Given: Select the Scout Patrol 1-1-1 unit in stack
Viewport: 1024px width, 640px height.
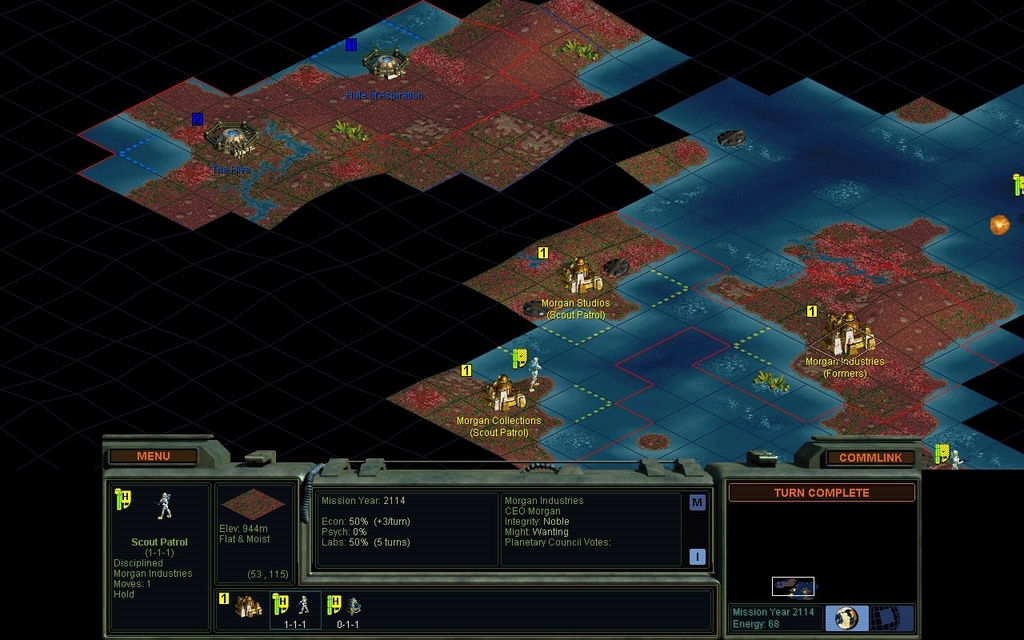Looking at the screenshot, I should tap(296, 606).
